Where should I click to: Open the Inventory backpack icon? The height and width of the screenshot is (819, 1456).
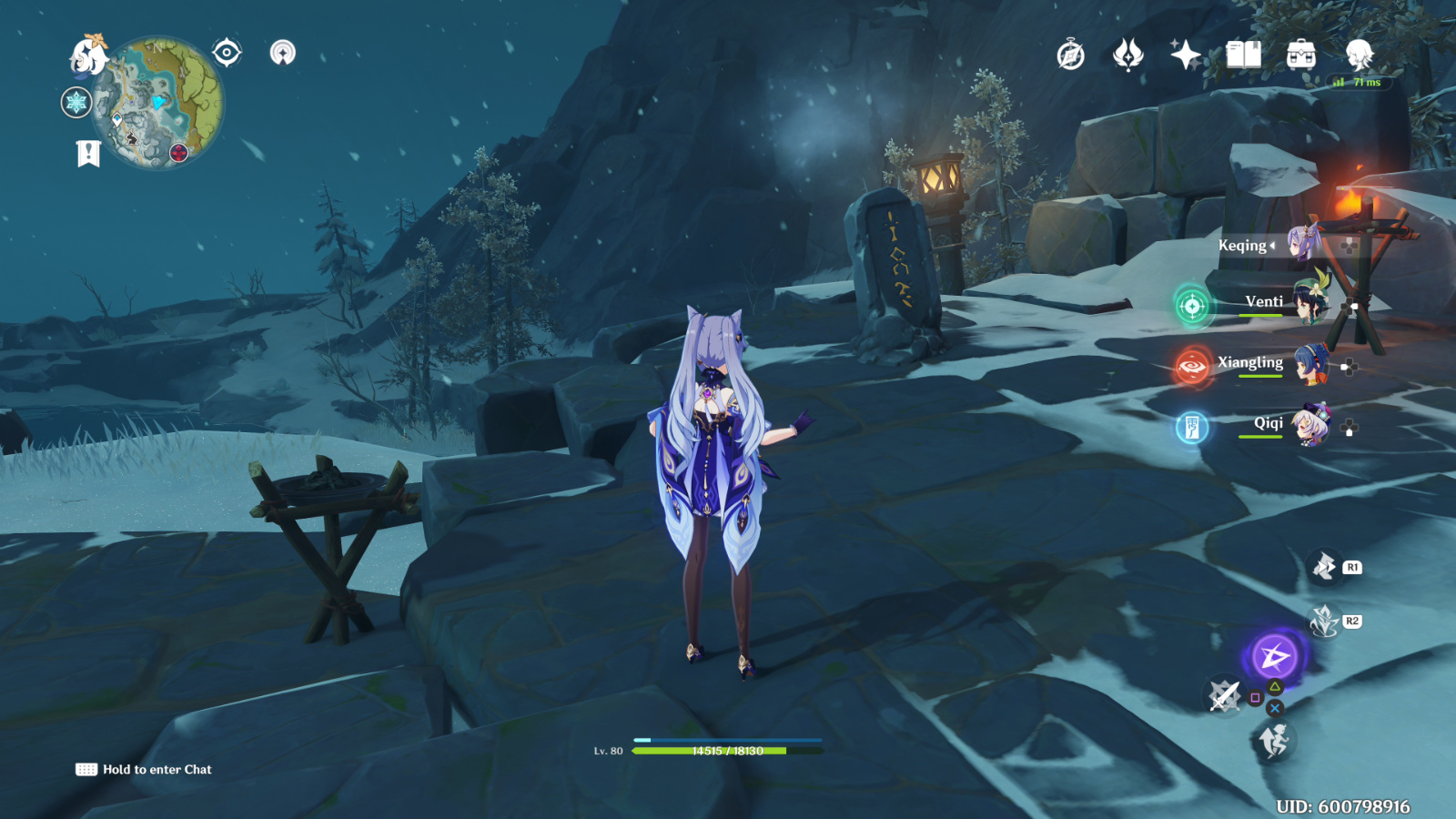1301,55
